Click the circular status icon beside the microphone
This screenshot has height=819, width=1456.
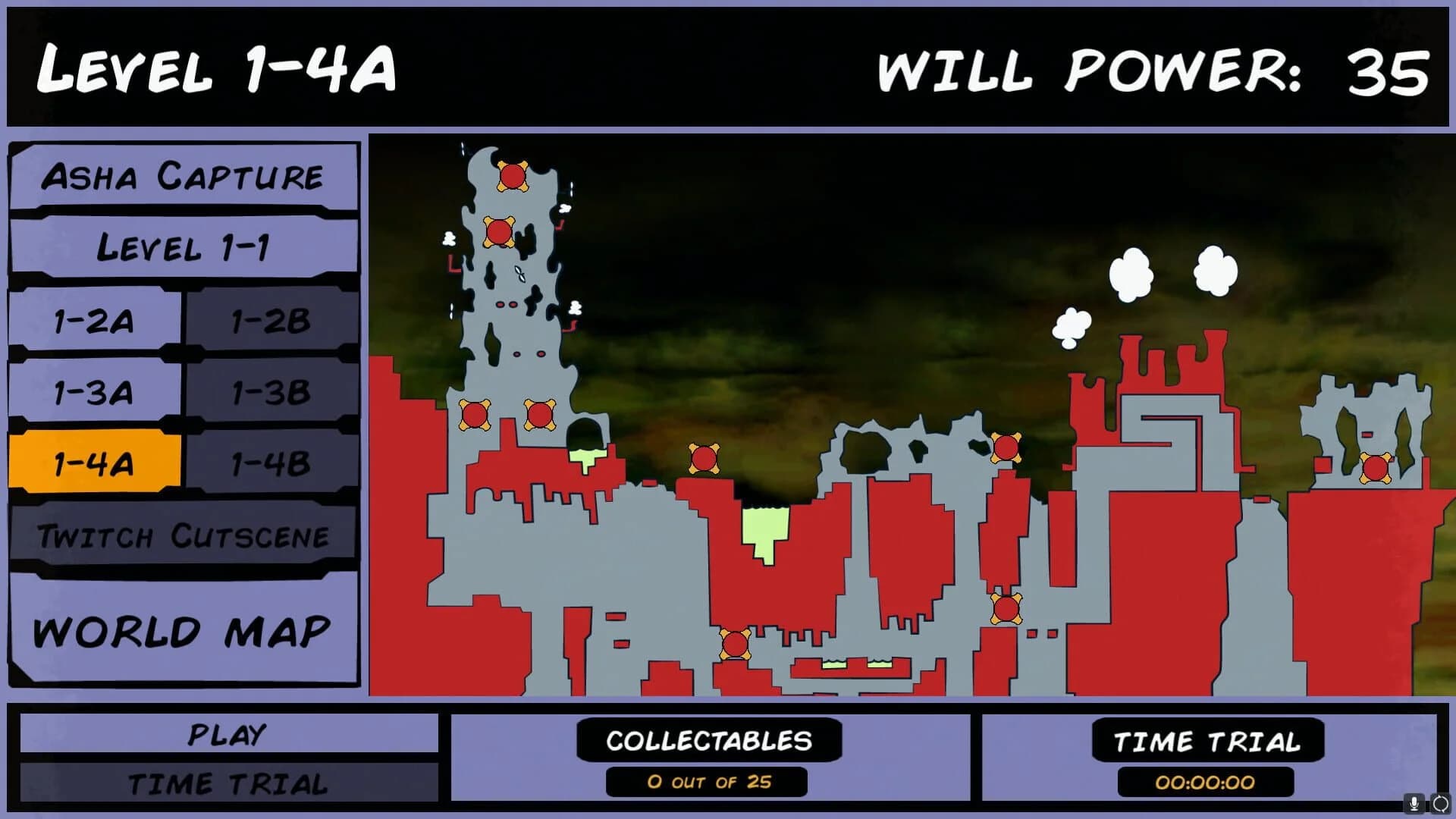tap(1439, 804)
